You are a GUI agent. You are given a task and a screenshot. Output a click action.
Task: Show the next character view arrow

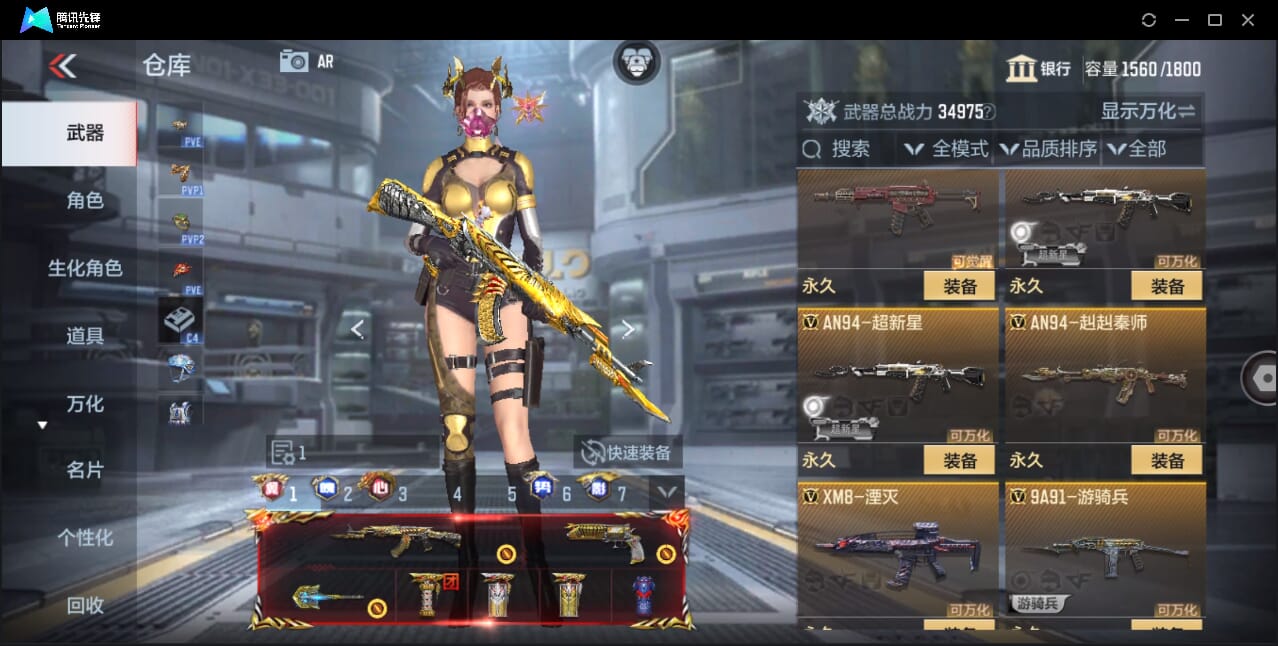pyautogui.click(x=628, y=329)
